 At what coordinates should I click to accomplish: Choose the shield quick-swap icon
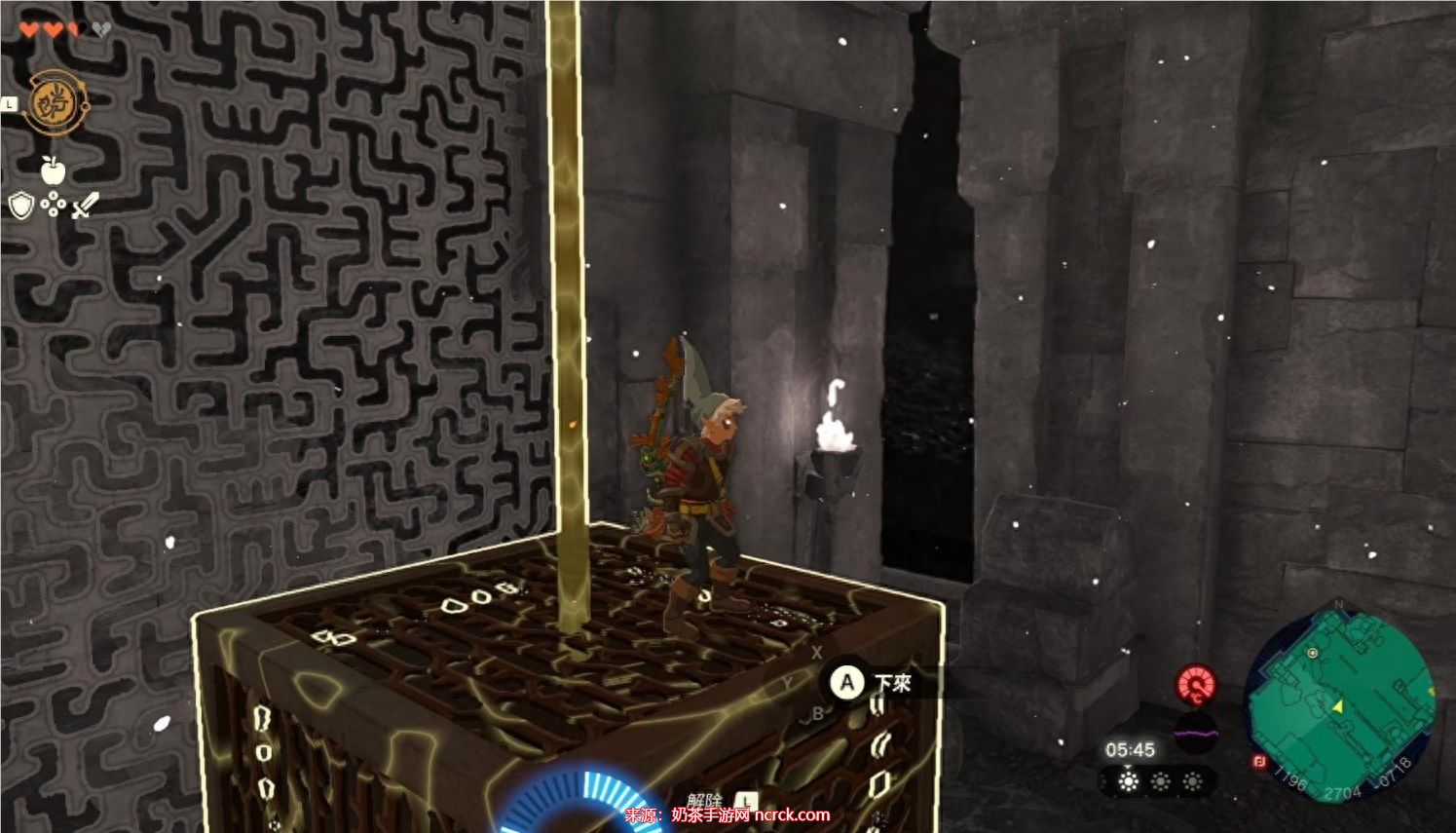pyautogui.click(x=21, y=206)
